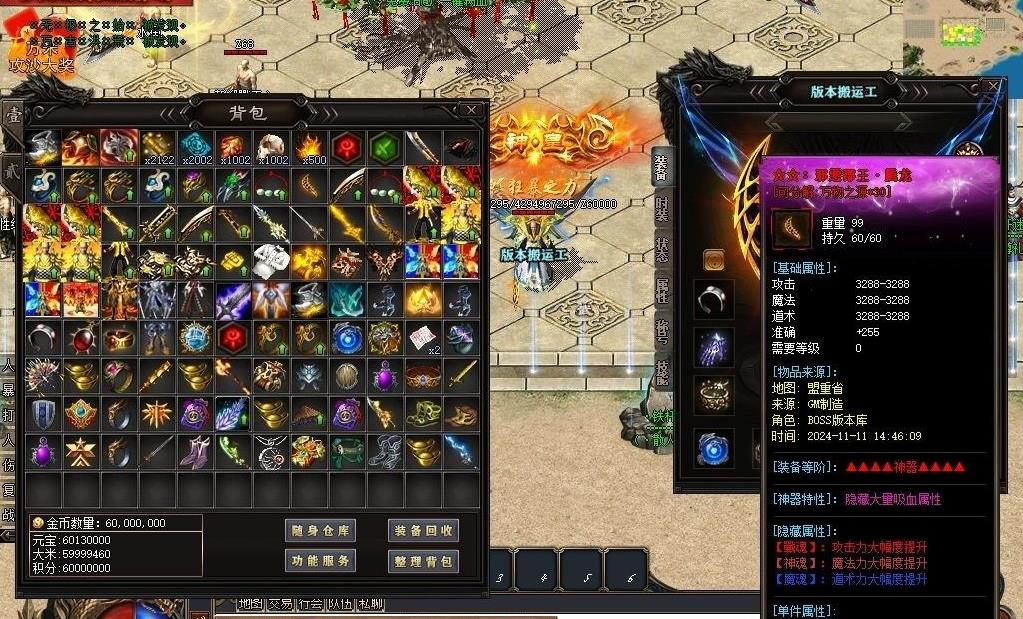Select the blue orb equipment slot
Screen dimensions: 1023x619
coord(714,447)
